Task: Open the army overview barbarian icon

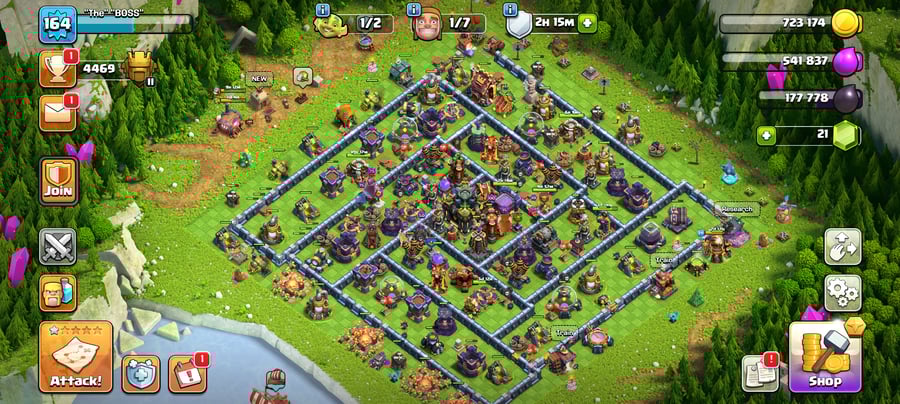Action: pos(58,293)
